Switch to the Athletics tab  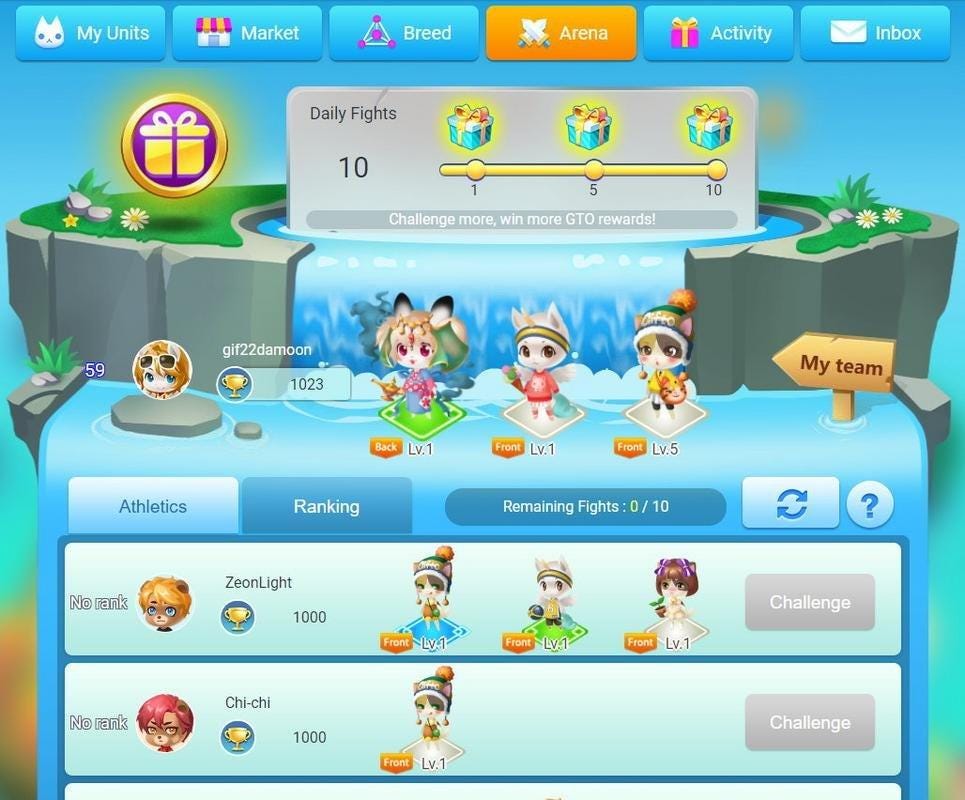click(x=153, y=506)
